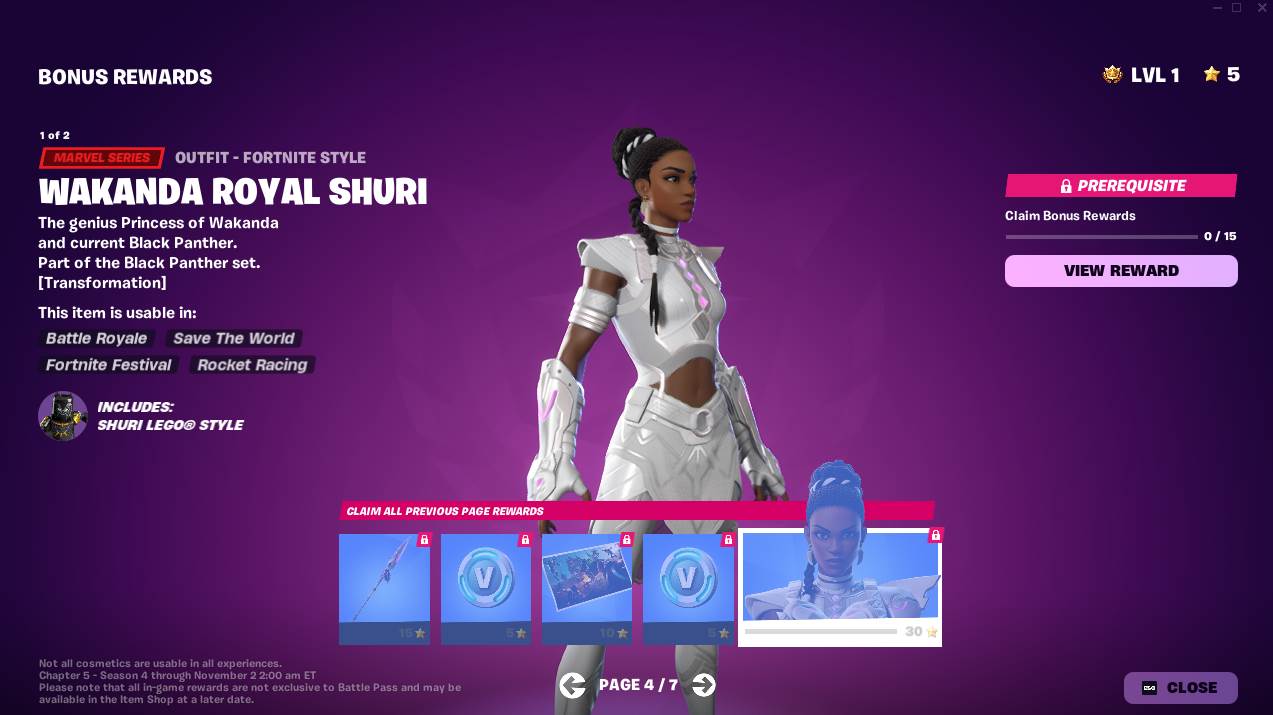This screenshot has width=1273, height=715.
Task: Go to the previous rewards page
Action: [x=572, y=685]
